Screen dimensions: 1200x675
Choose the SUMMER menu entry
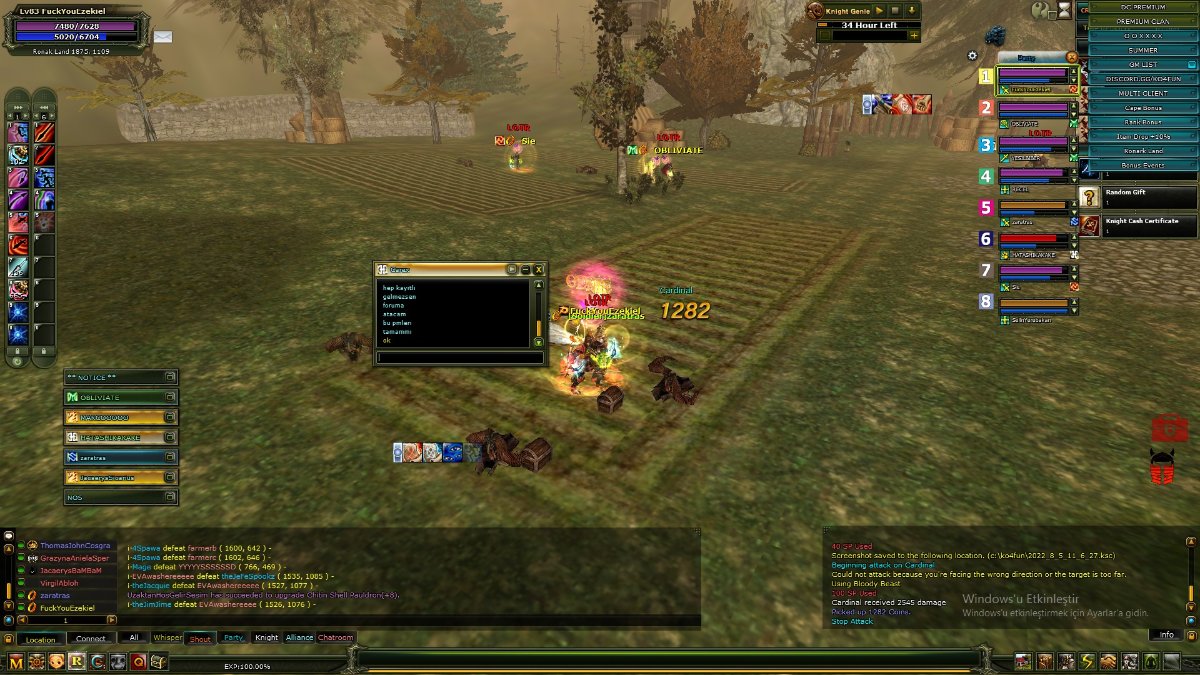[x=1142, y=50]
